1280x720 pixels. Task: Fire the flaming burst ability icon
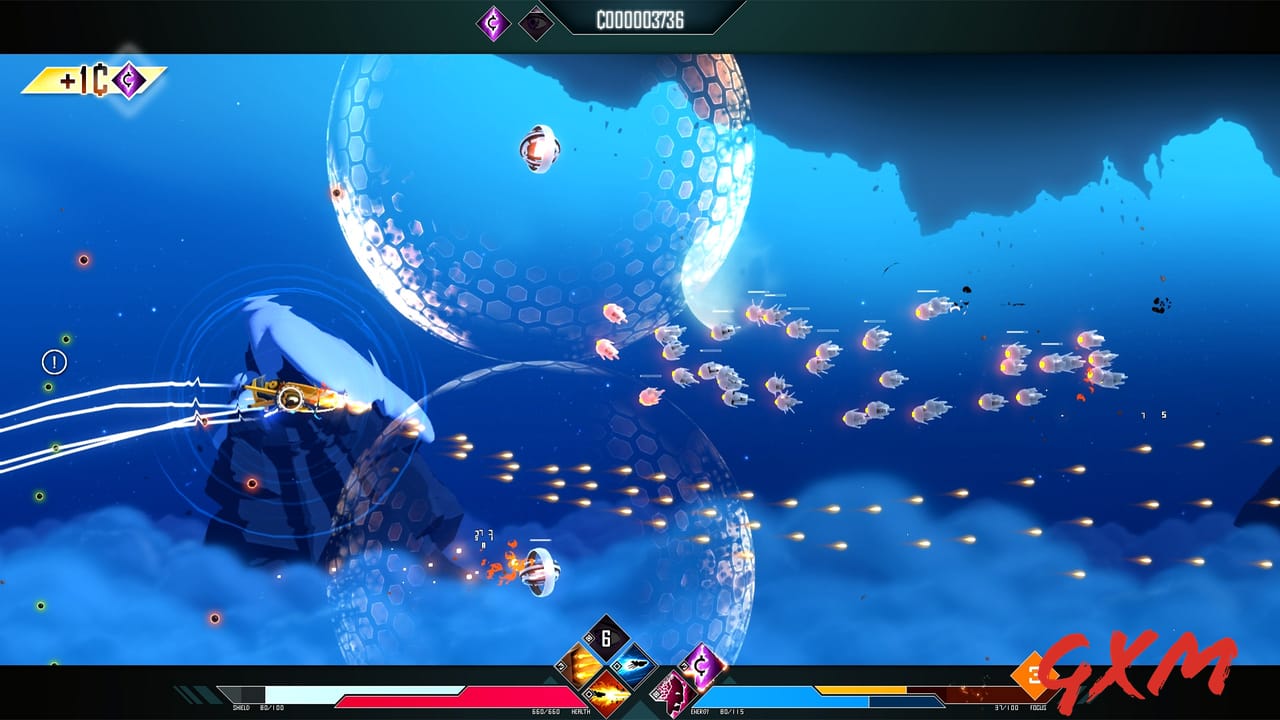tap(608, 695)
